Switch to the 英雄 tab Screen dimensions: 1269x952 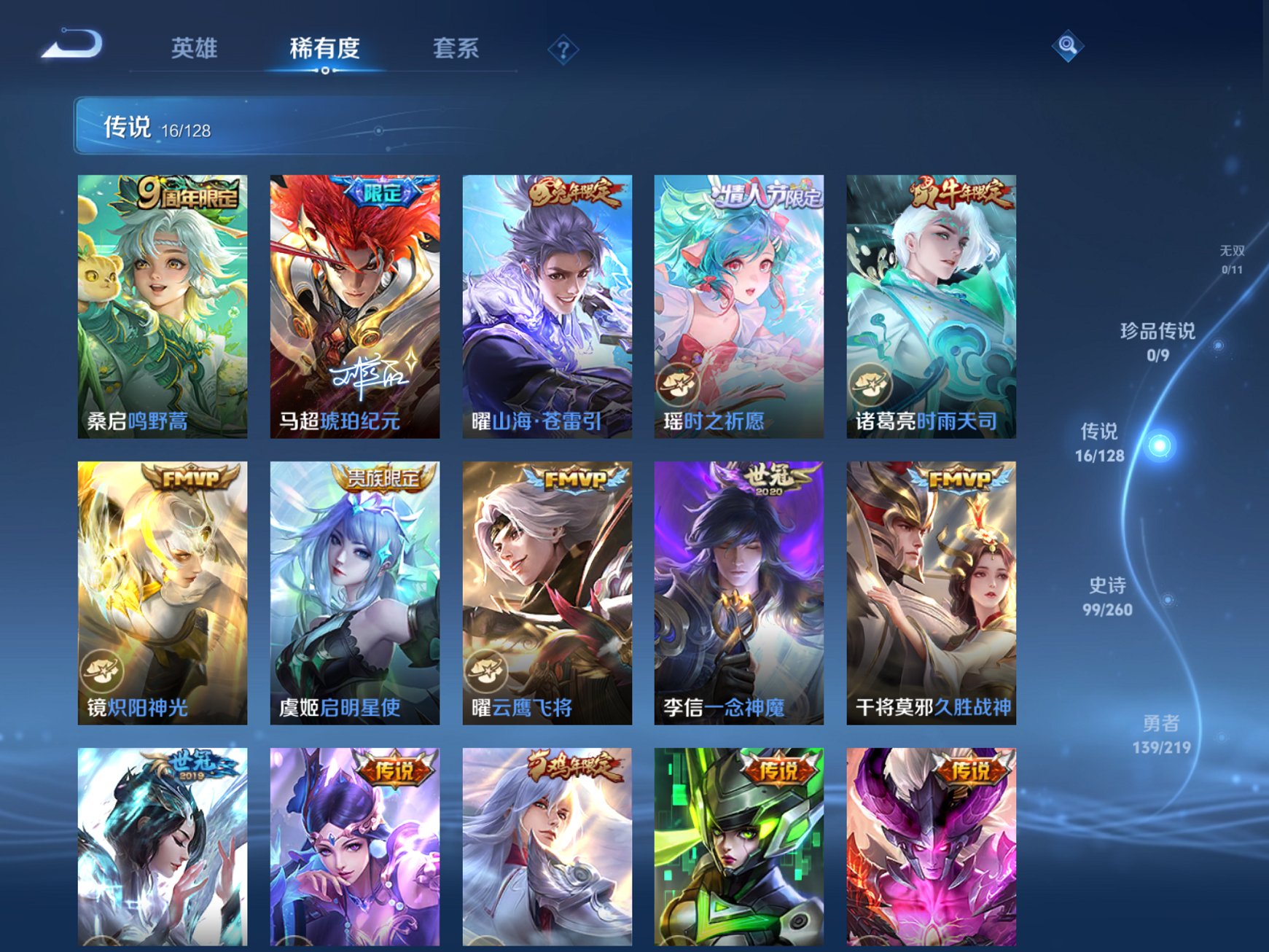click(194, 46)
